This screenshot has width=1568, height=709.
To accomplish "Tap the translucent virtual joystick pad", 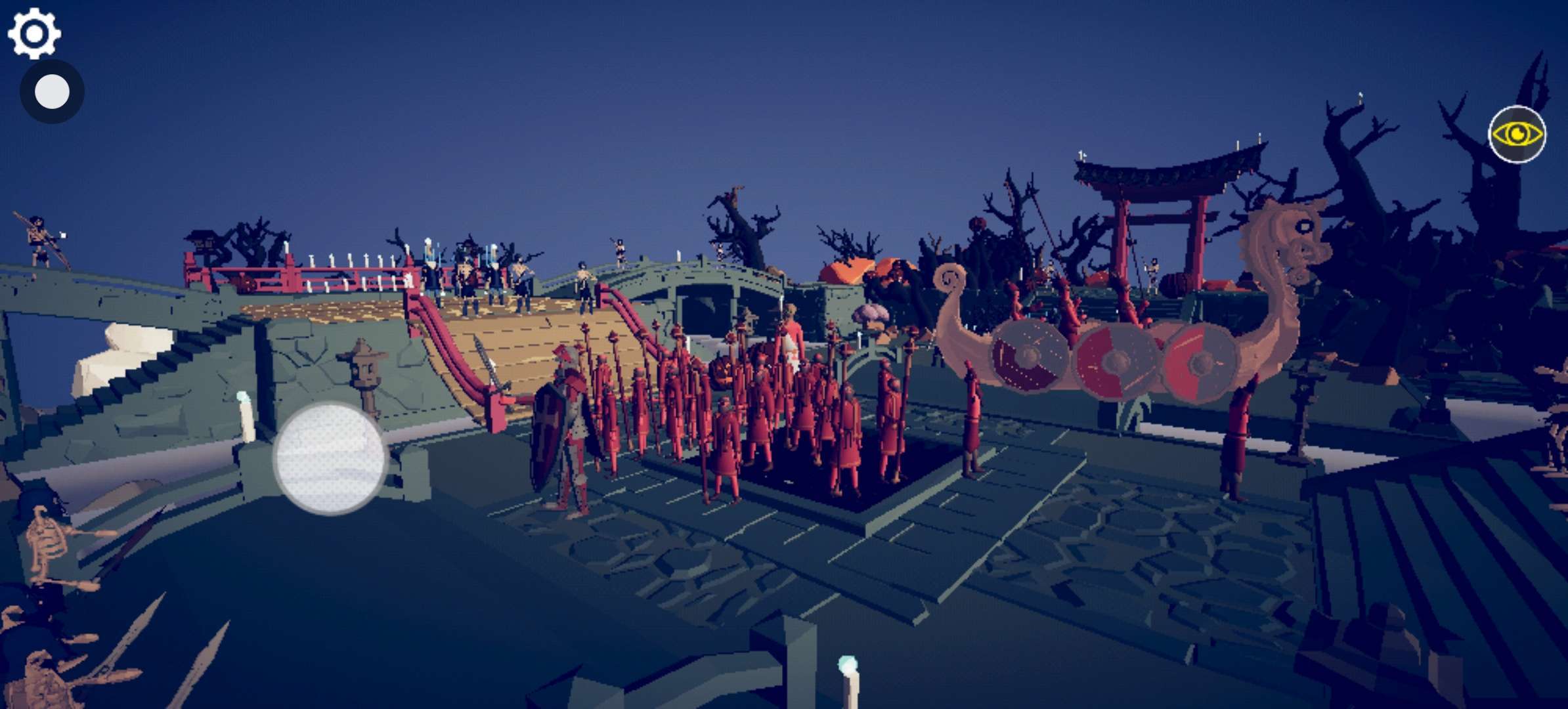I will pyautogui.click(x=330, y=458).
